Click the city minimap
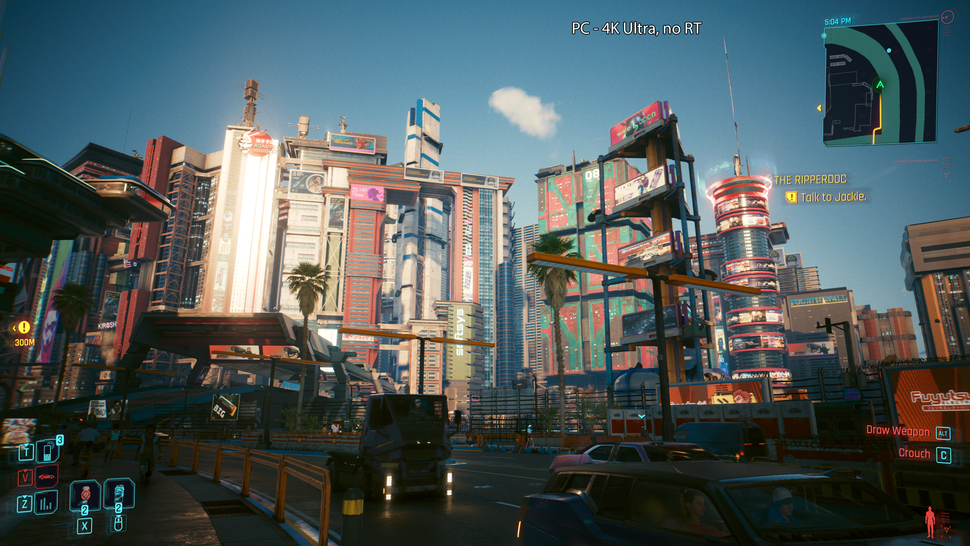The height and width of the screenshot is (546, 970). coord(880,82)
